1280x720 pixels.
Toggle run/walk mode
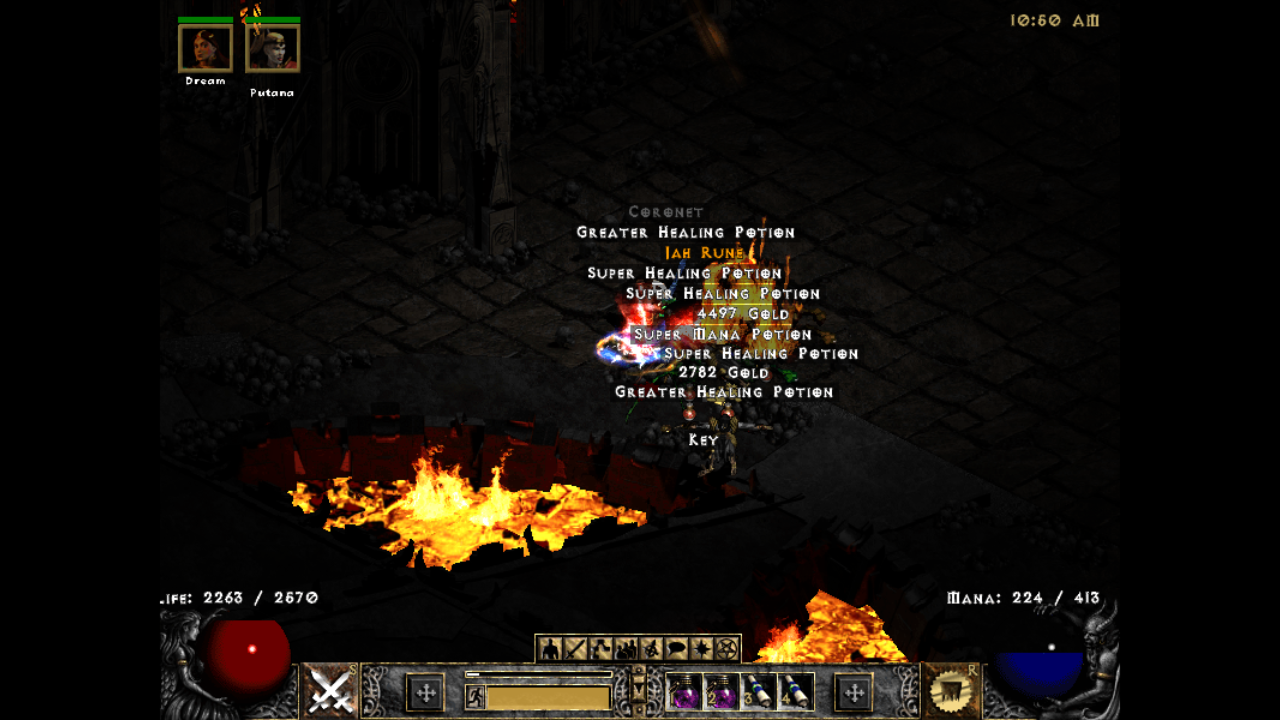(x=476, y=696)
